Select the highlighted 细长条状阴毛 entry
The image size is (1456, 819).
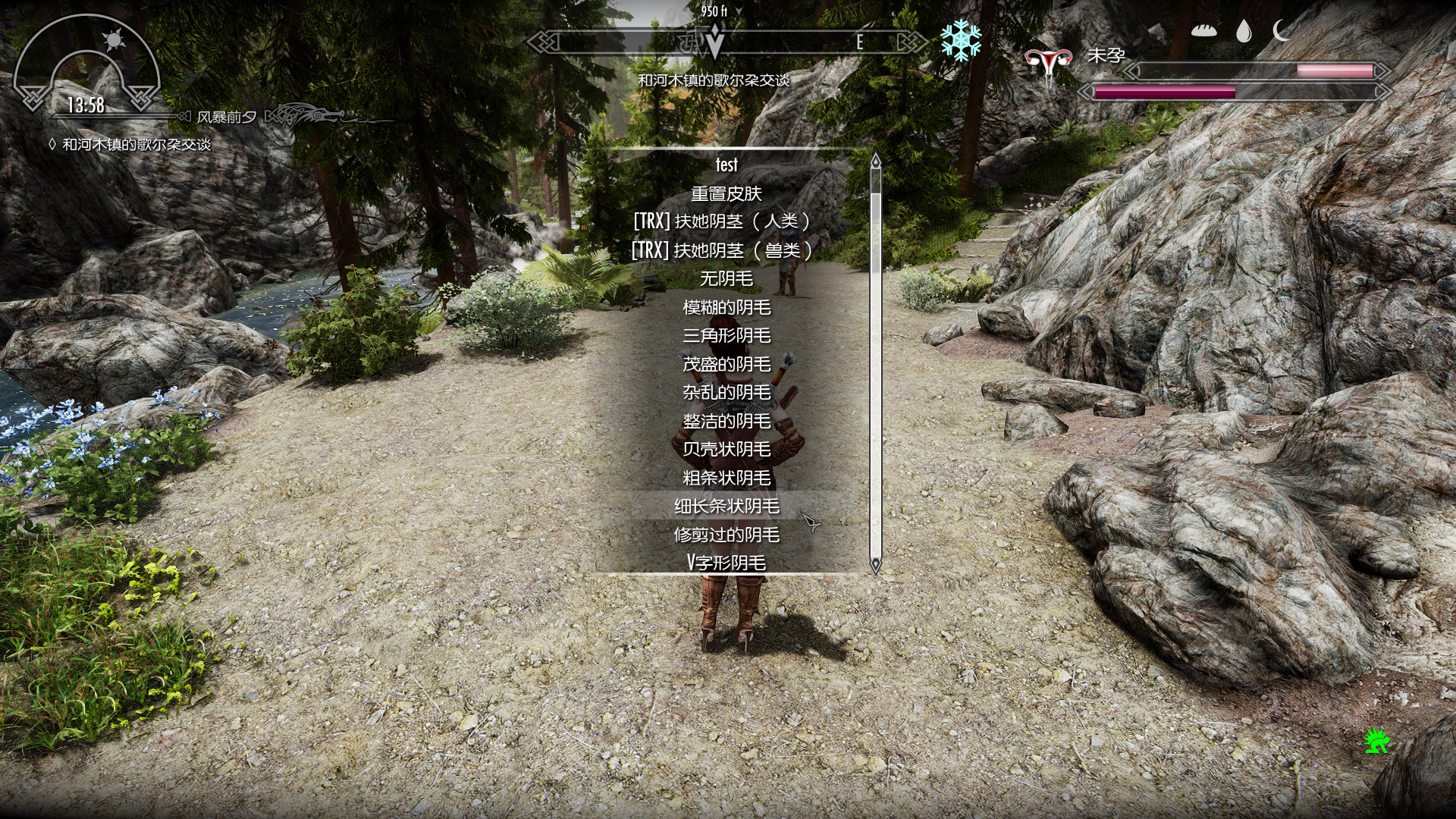[726, 506]
